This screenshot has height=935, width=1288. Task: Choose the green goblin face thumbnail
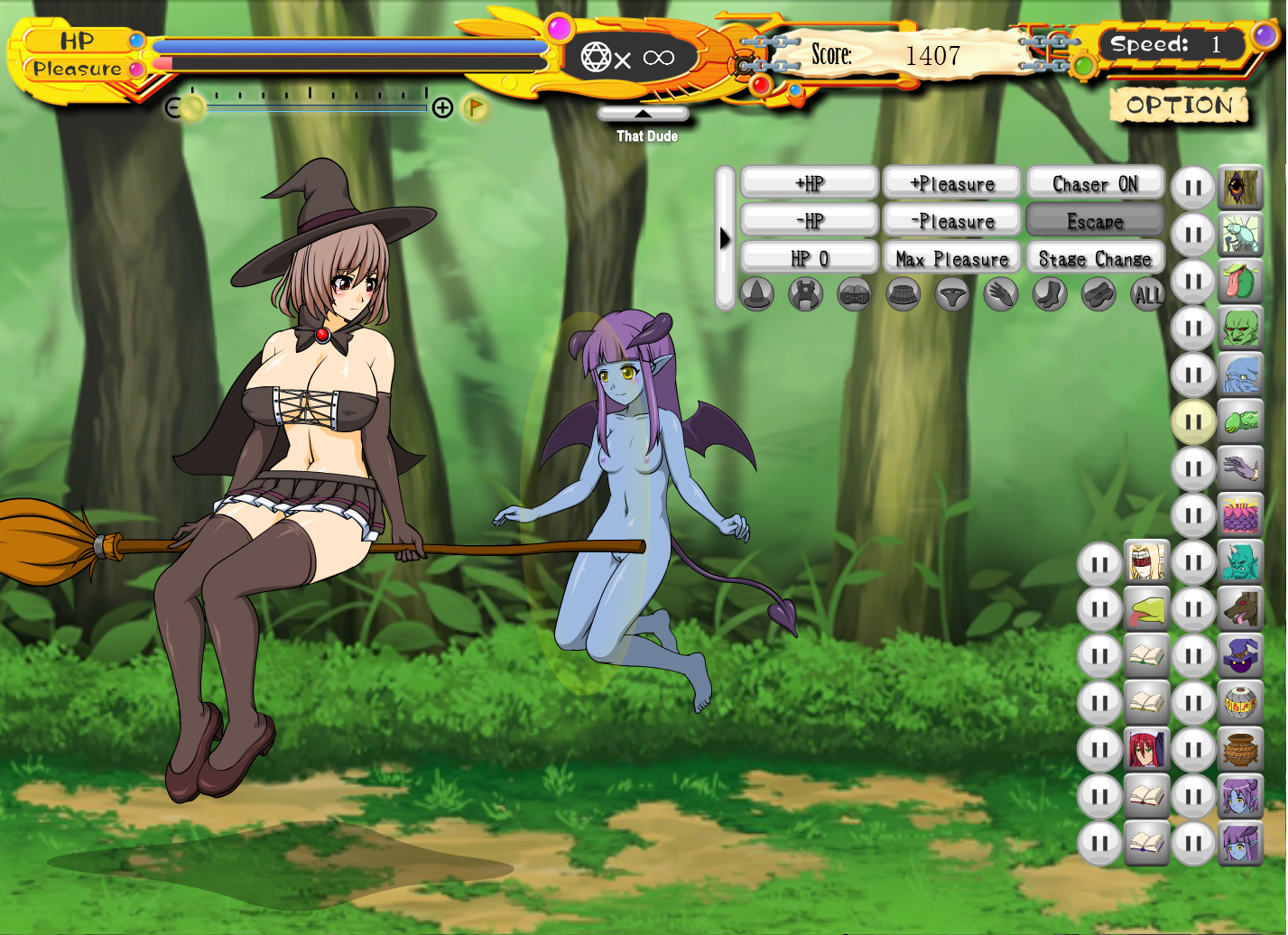(x=1240, y=328)
